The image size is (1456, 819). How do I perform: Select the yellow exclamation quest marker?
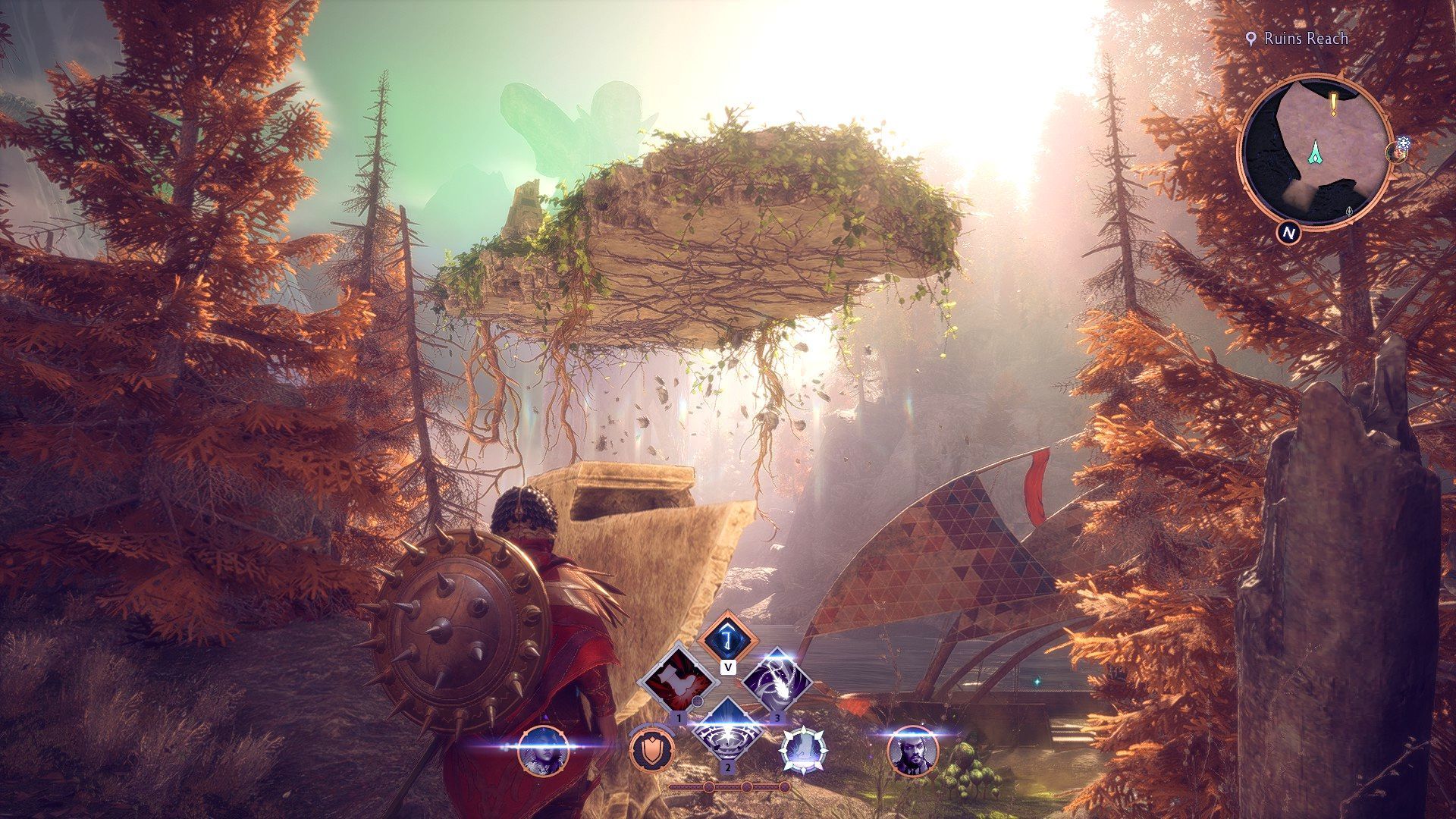point(1334,102)
